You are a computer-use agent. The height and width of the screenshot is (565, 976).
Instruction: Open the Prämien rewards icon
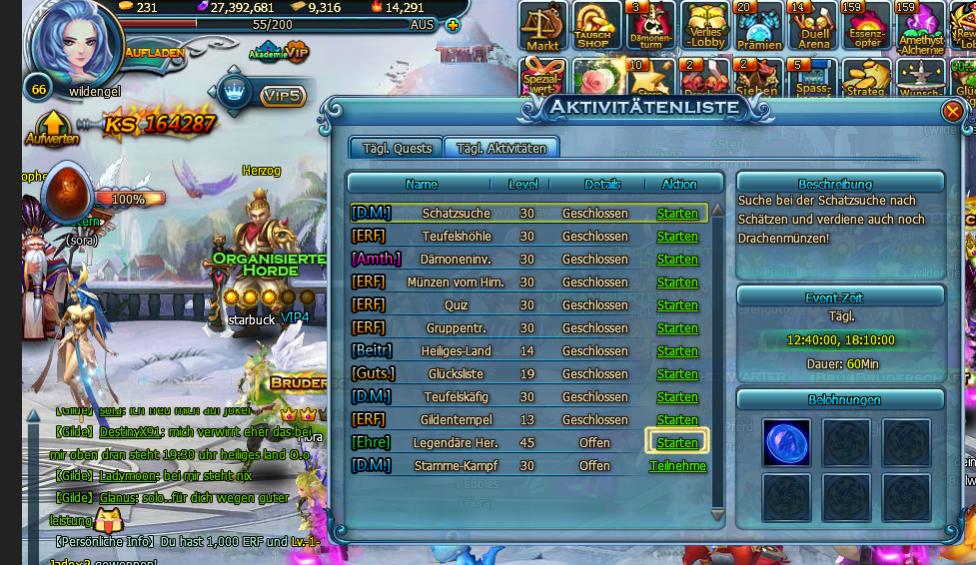759,27
